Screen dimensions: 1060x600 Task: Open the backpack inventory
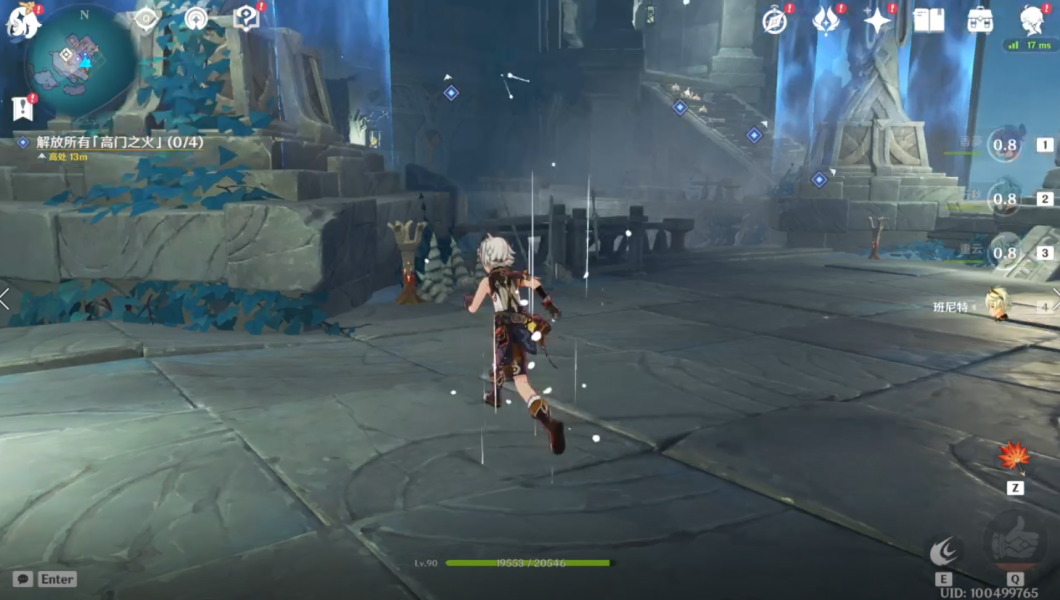pos(980,20)
